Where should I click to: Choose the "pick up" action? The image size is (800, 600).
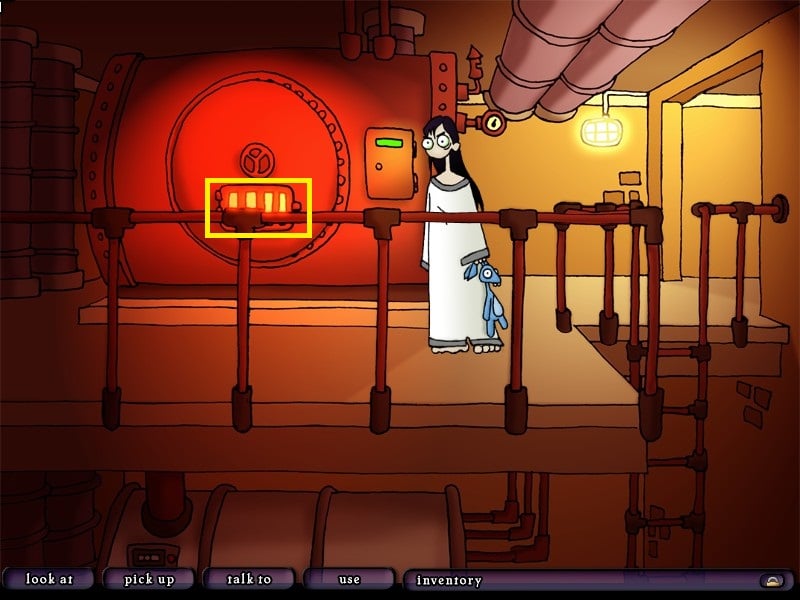point(149,579)
